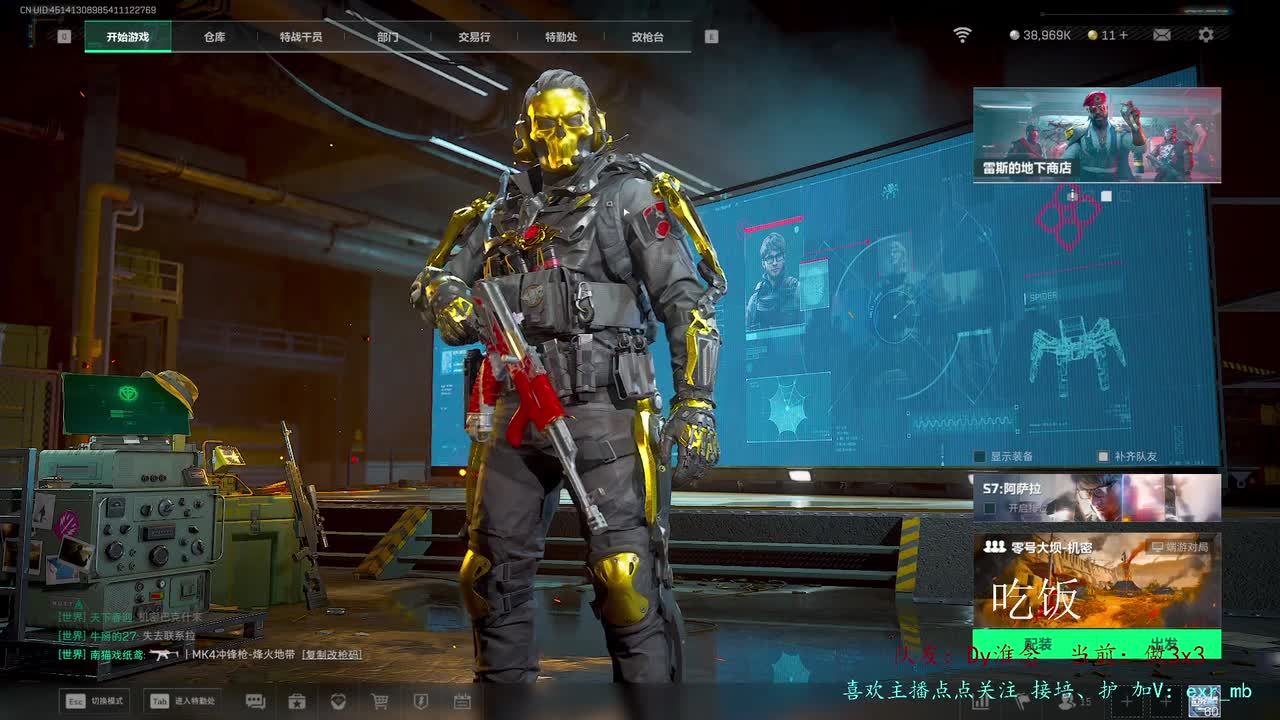This screenshot has width=1280, height=720.
Task: Click the 复制改枪码 link in chat
Action: 332,654
